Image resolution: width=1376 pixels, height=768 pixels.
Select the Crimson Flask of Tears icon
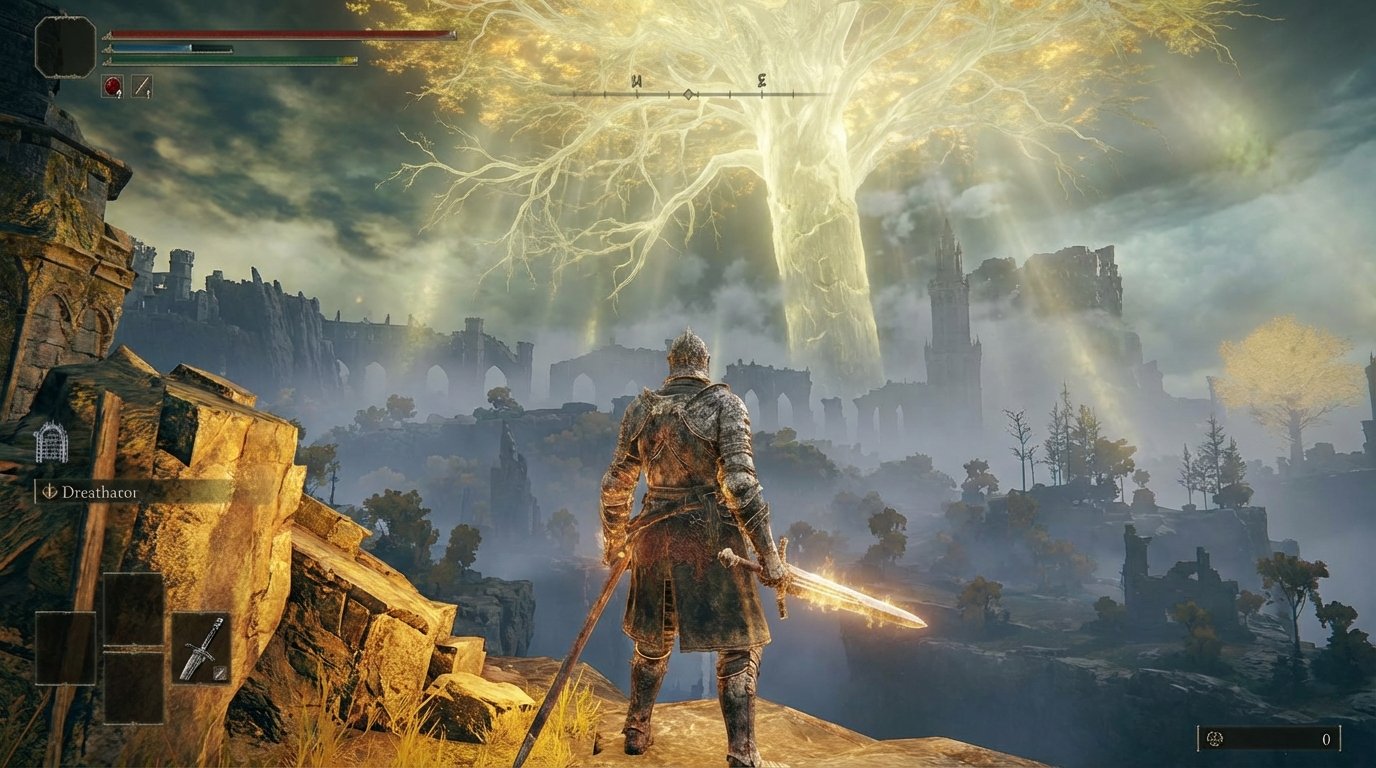(111, 85)
